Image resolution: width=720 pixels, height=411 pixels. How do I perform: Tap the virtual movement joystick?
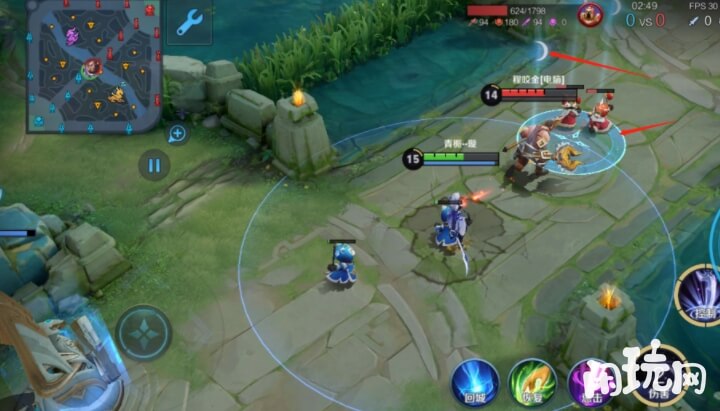[x=144, y=332]
